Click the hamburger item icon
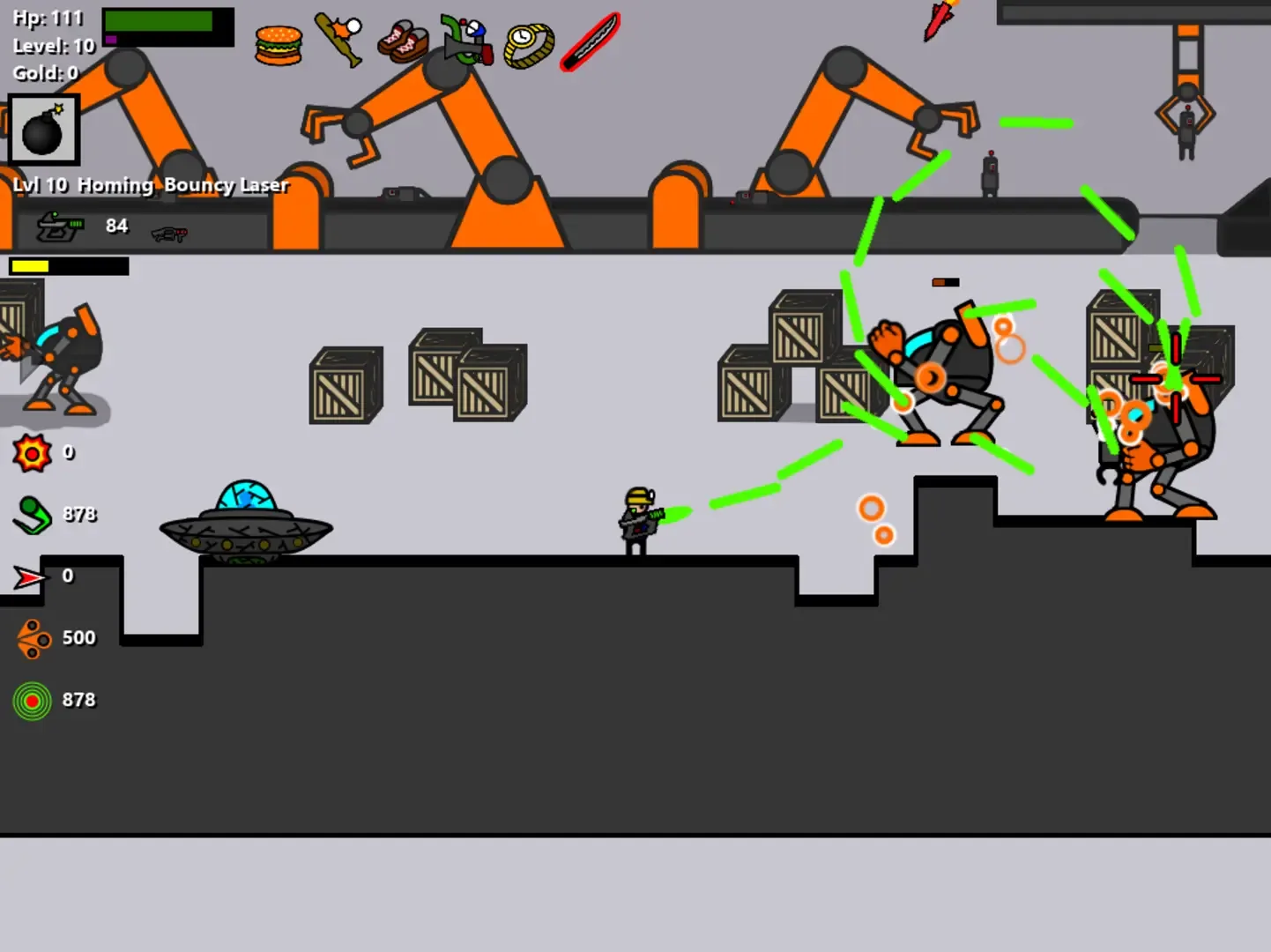The image size is (1271, 952). (x=278, y=43)
